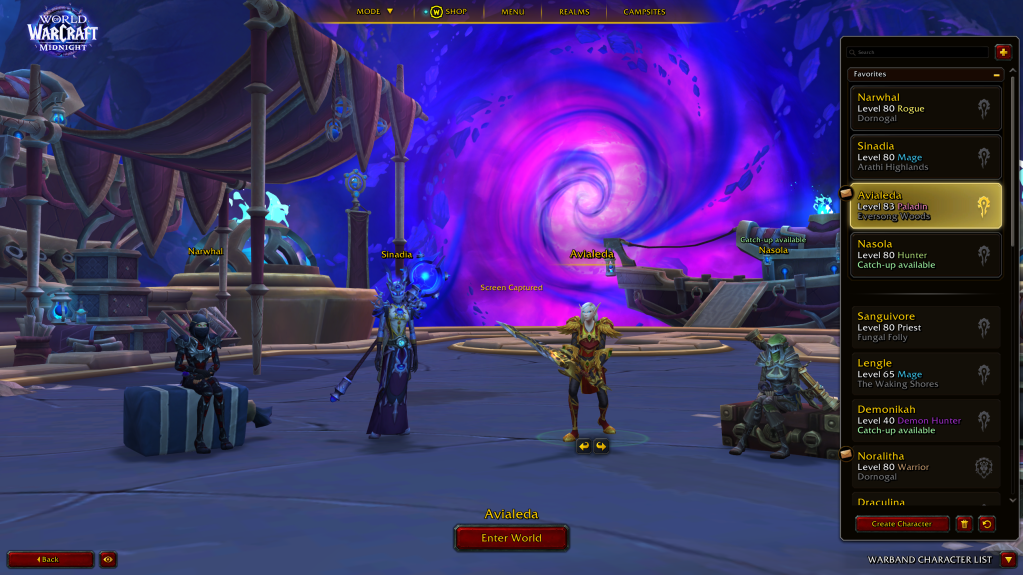1023x575 pixels.
Task: Open the Campsites menu
Action: pos(645,12)
